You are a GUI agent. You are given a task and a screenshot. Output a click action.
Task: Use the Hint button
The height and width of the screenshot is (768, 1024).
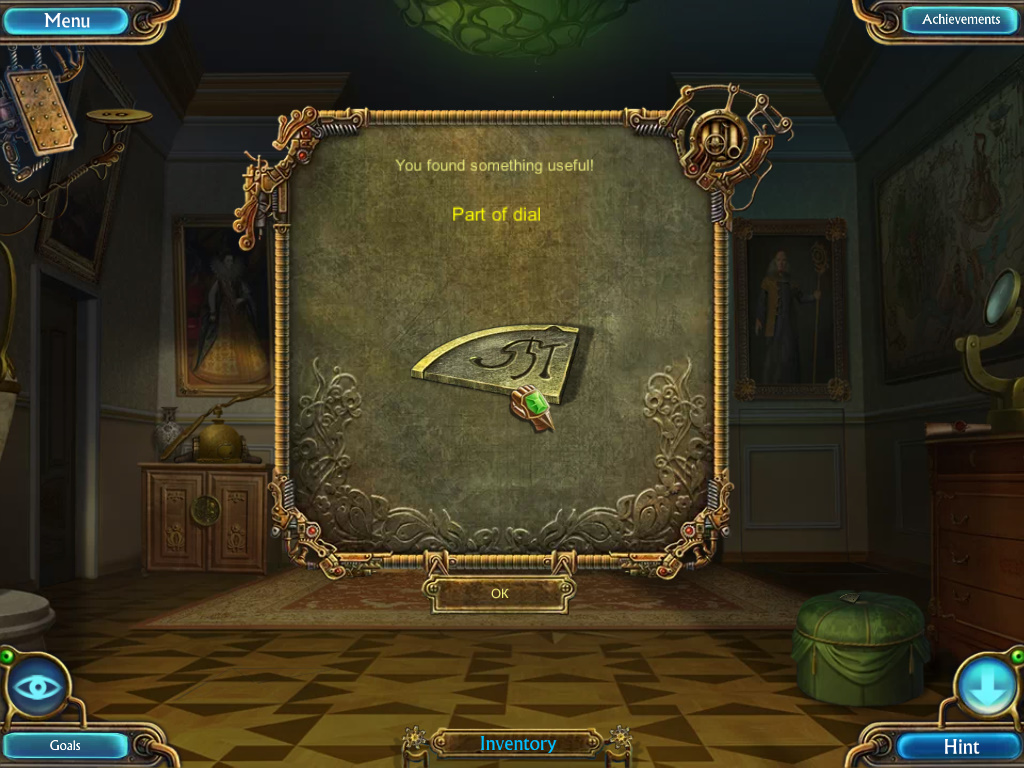[960, 746]
